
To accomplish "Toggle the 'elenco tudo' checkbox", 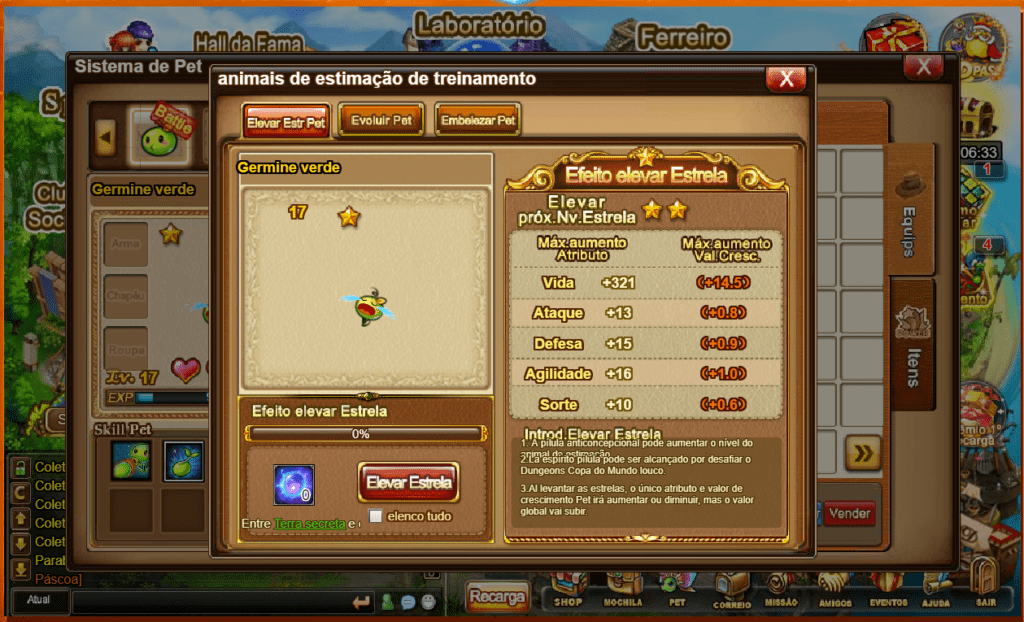I will [x=376, y=516].
